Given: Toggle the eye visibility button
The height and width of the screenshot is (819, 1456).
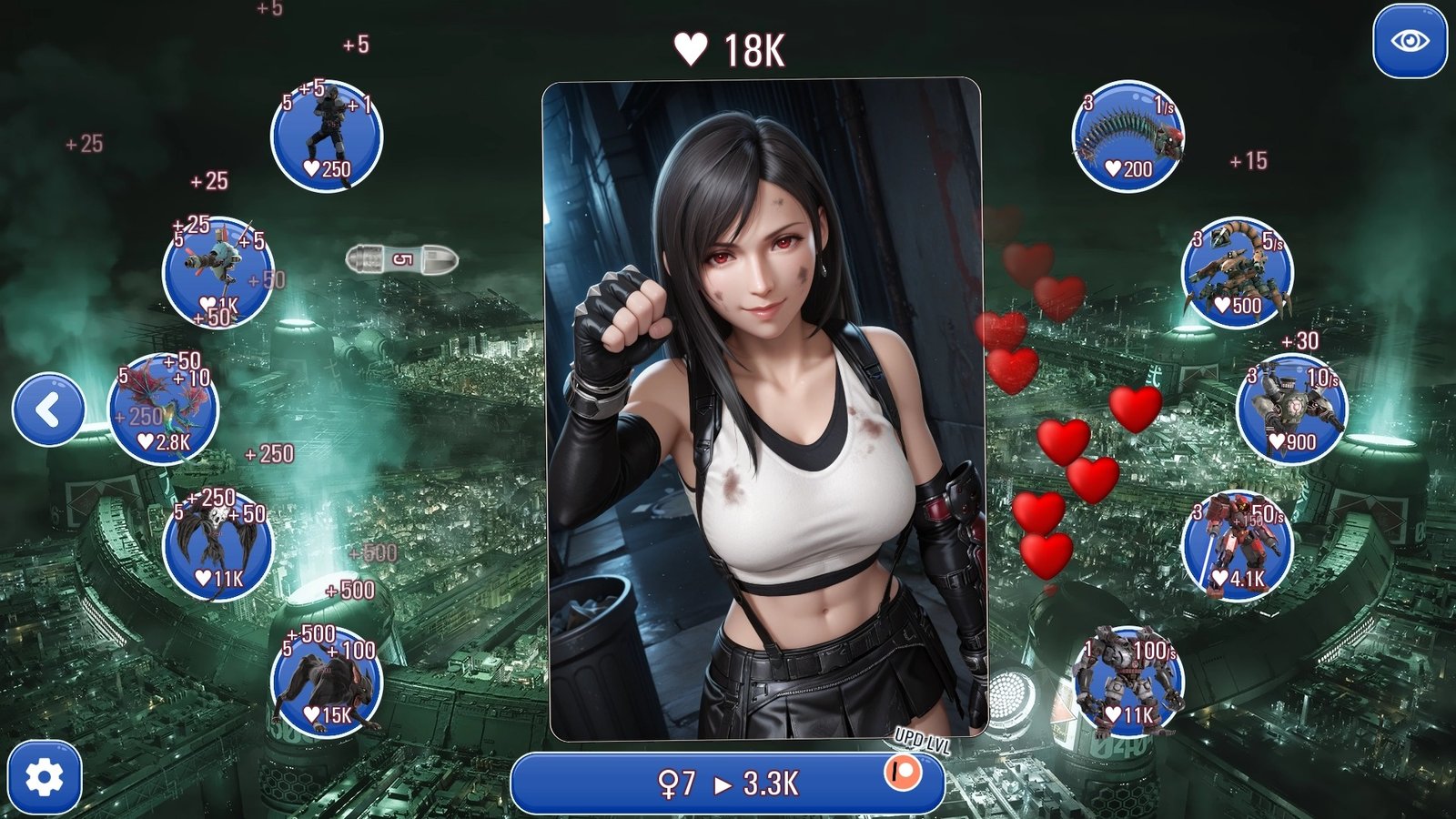Looking at the screenshot, I should point(1410,42).
